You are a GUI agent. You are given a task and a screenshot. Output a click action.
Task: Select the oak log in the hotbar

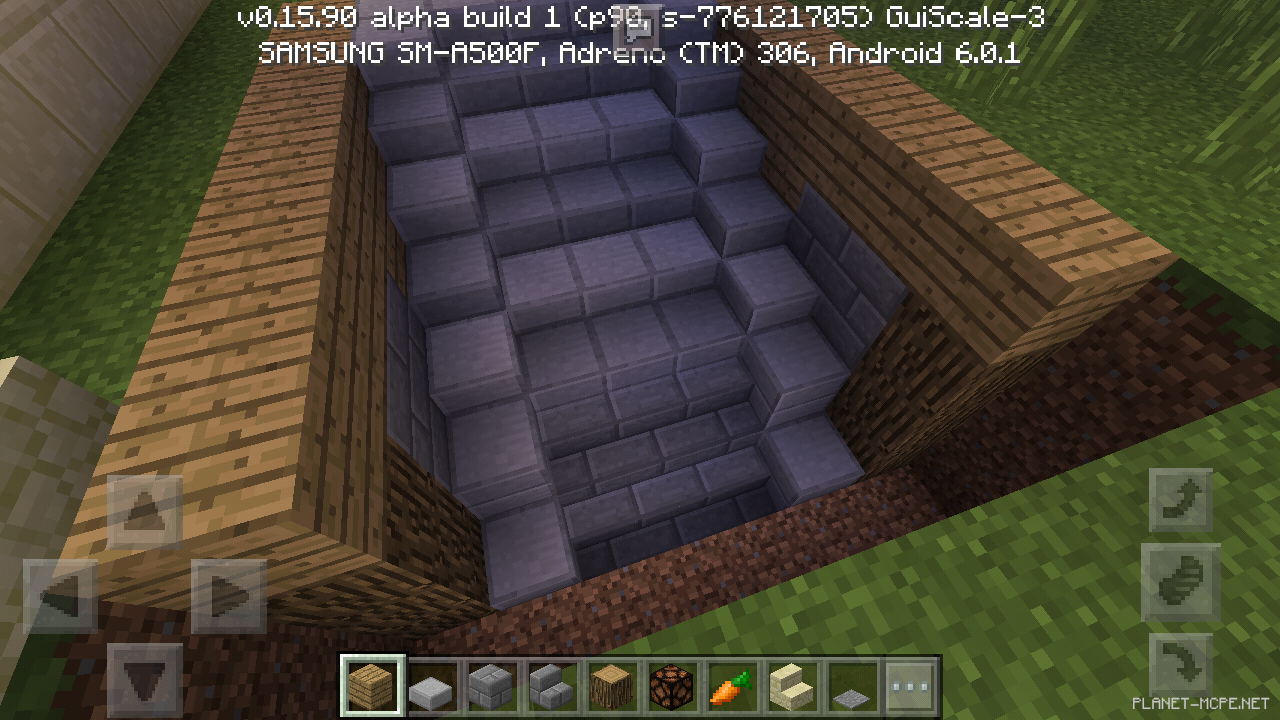611,684
